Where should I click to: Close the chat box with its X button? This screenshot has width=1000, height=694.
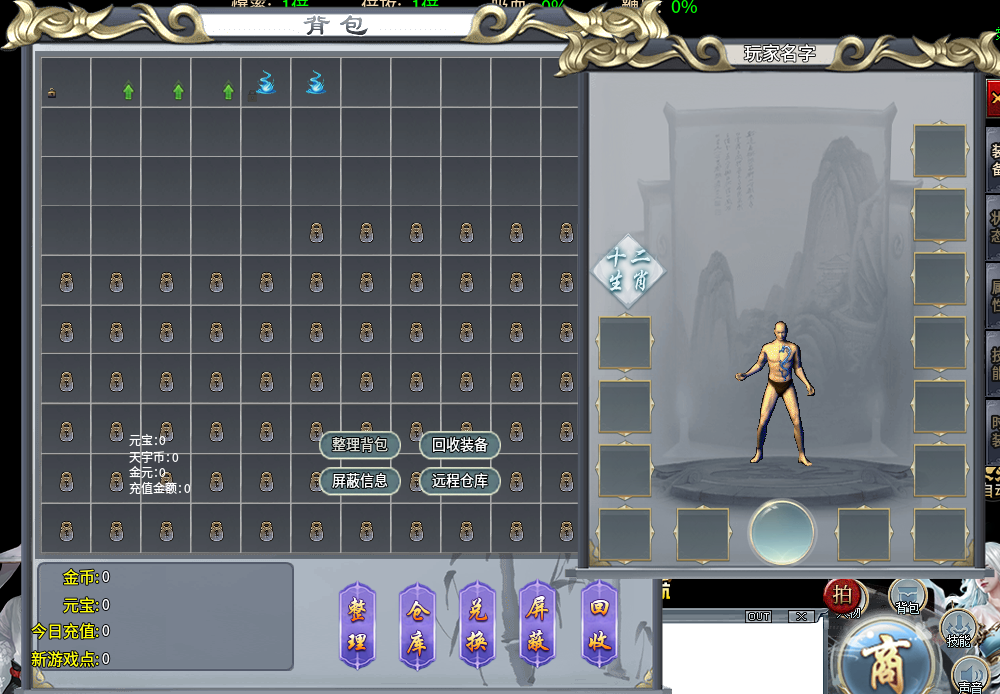tap(801, 617)
